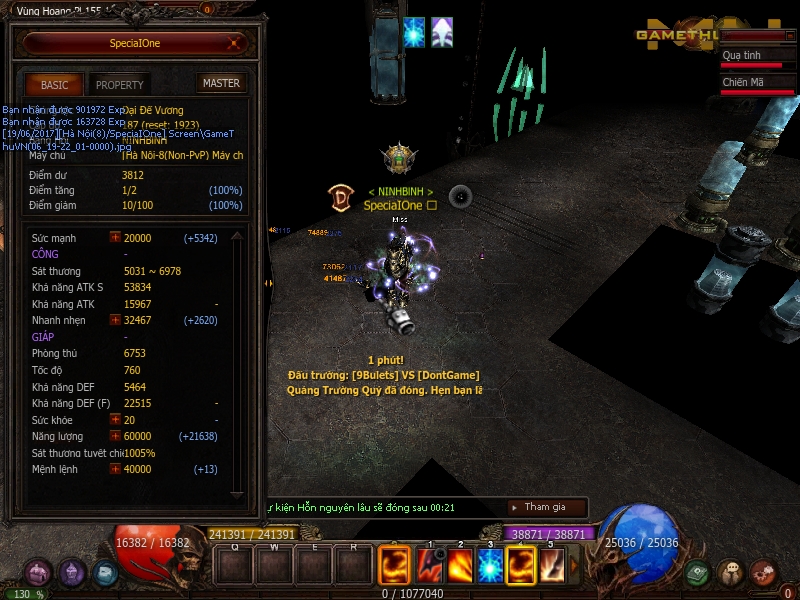Image resolution: width=800 pixels, height=600 pixels.
Task: Close the SpeciaIOne character window
Action: (233, 43)
